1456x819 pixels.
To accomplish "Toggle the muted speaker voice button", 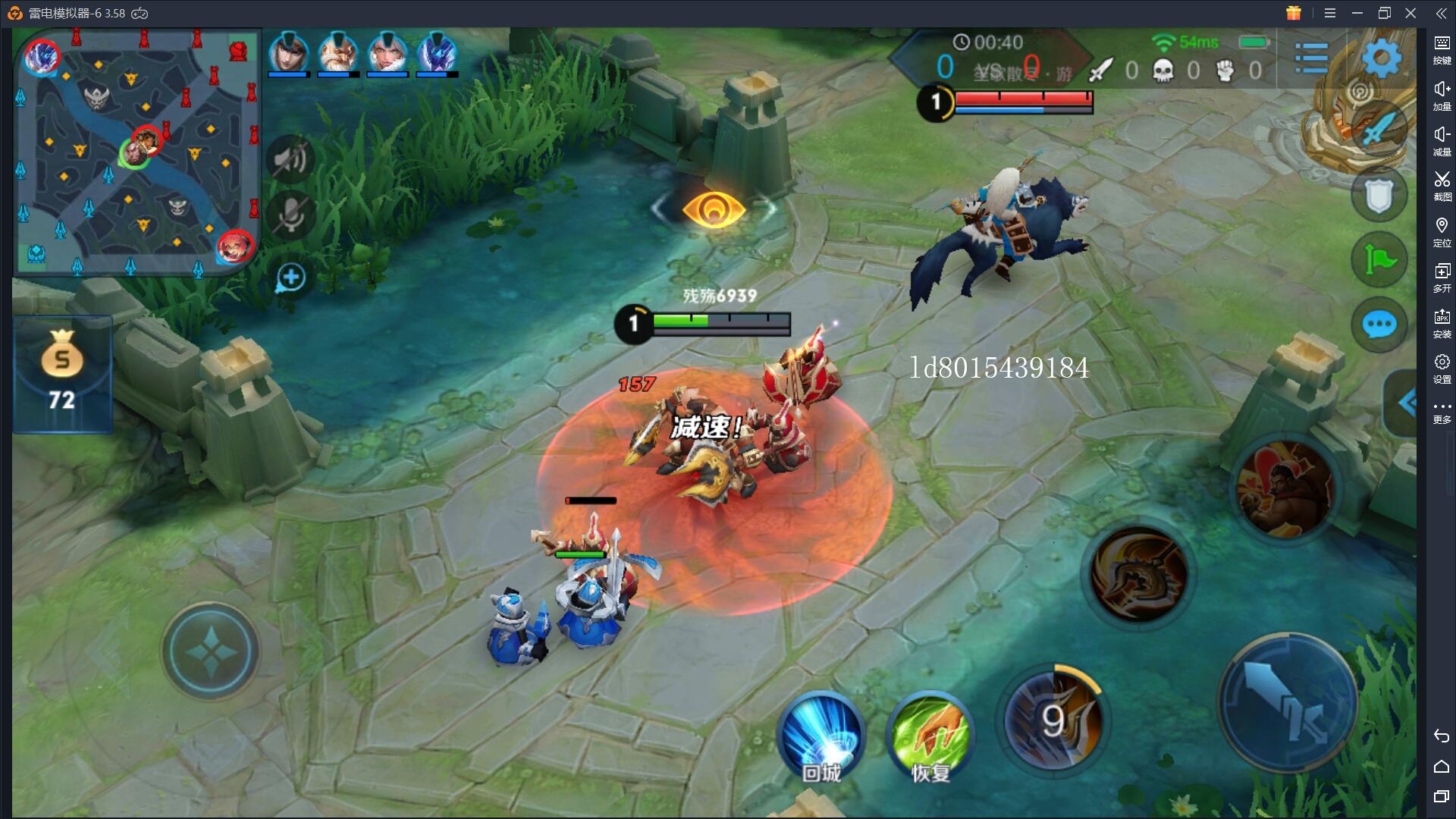I will (x=290, y=158).
